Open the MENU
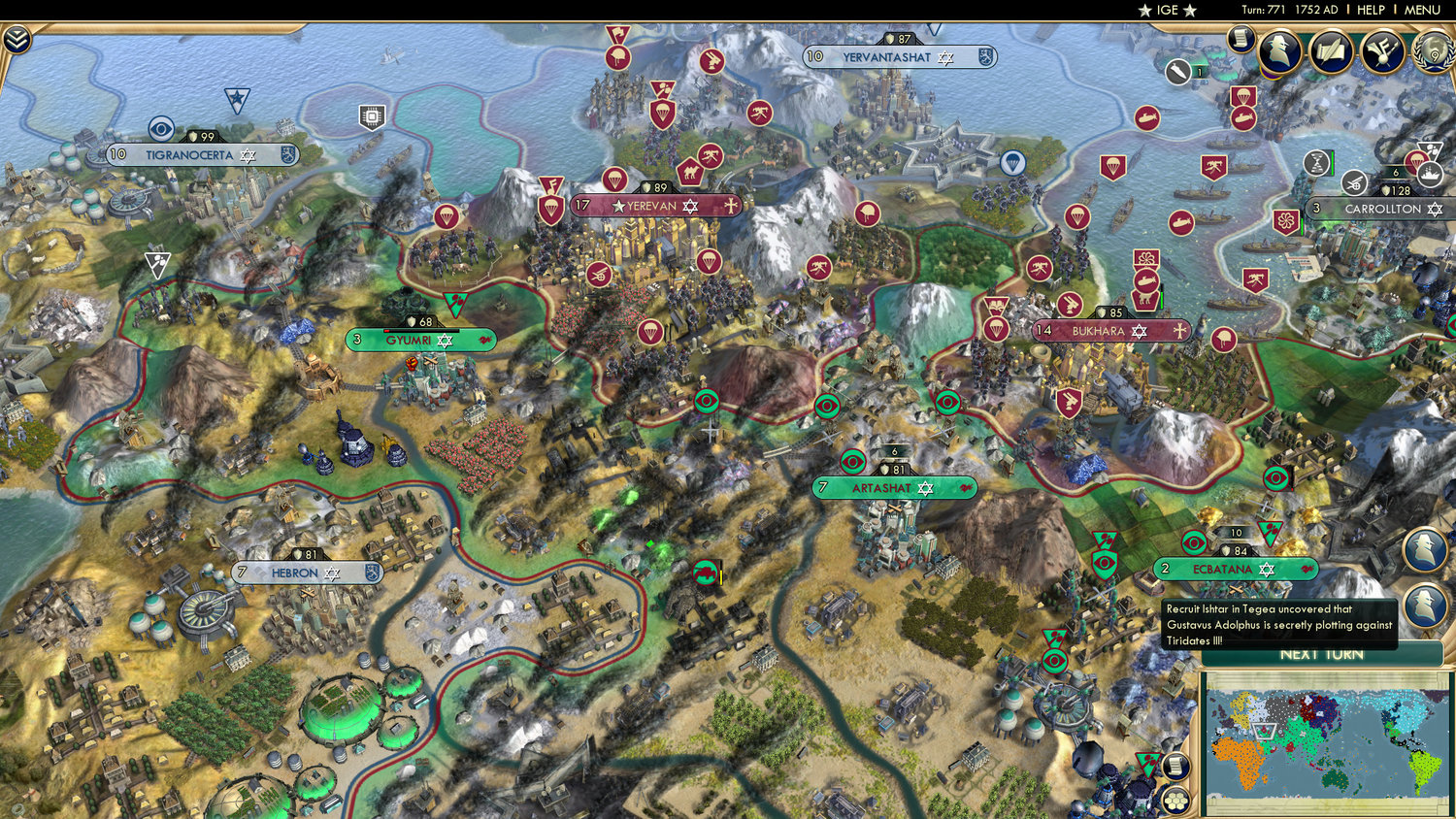This screenshot has height=819, width=1456. pyautogui.click(x=1421, y=10)
